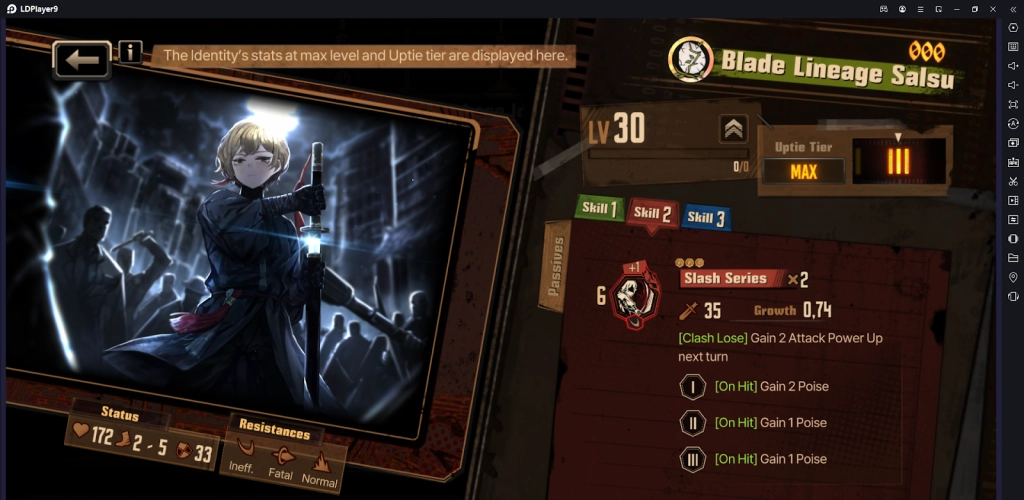
Task: Switch to the Skill 1 tab
Action: [x=599, y=209]
